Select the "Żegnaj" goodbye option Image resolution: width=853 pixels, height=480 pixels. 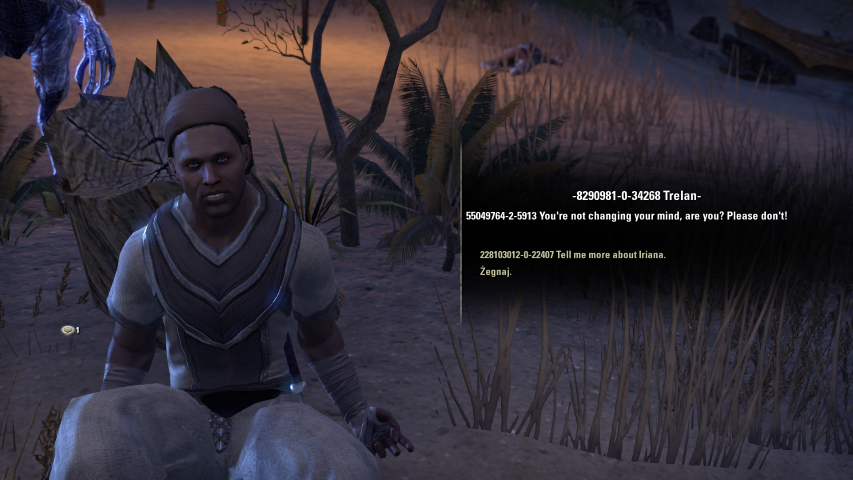click(496, 272)
